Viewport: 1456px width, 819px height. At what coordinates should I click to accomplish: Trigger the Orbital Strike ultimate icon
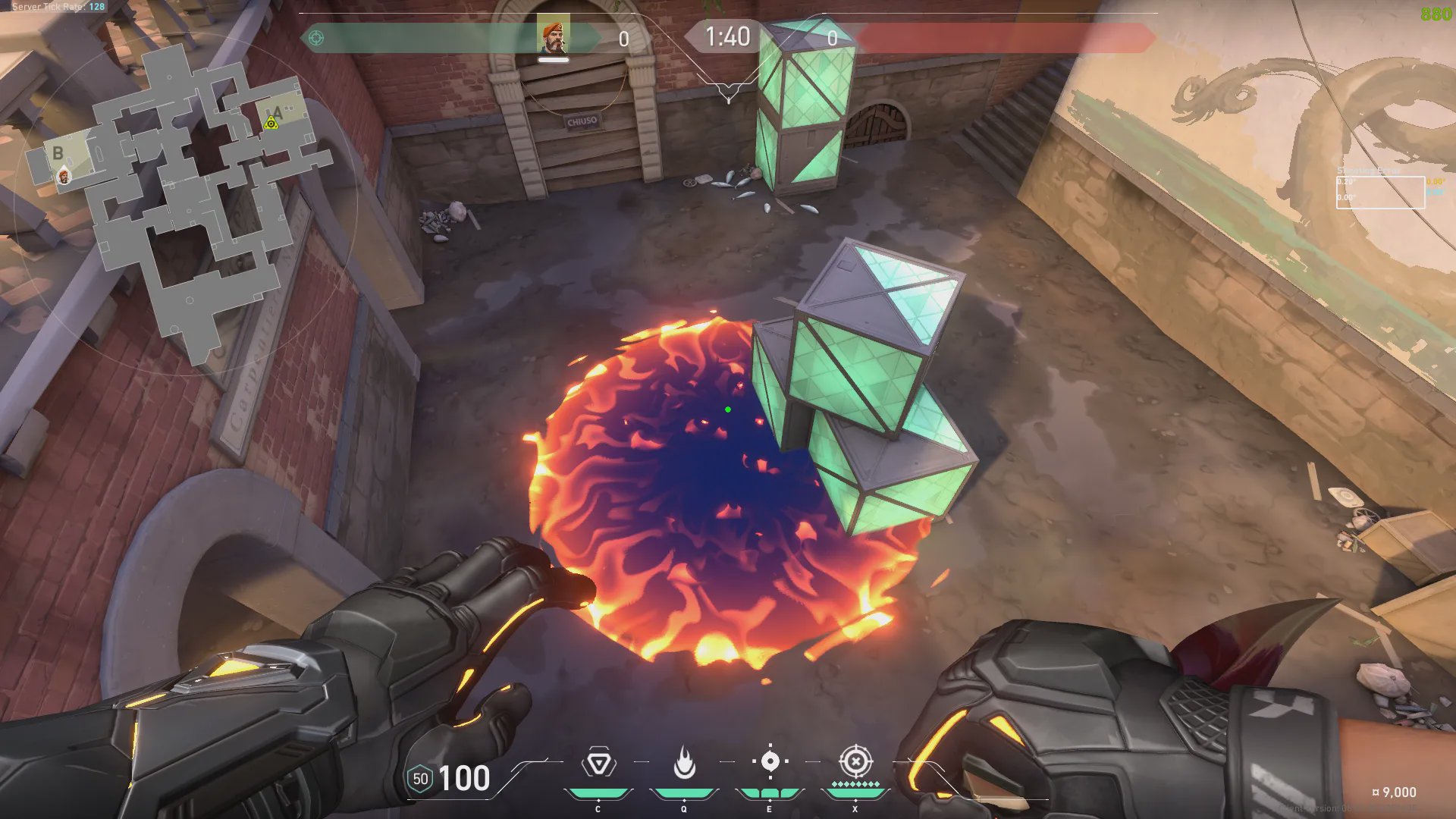click(x=855, y=761)
